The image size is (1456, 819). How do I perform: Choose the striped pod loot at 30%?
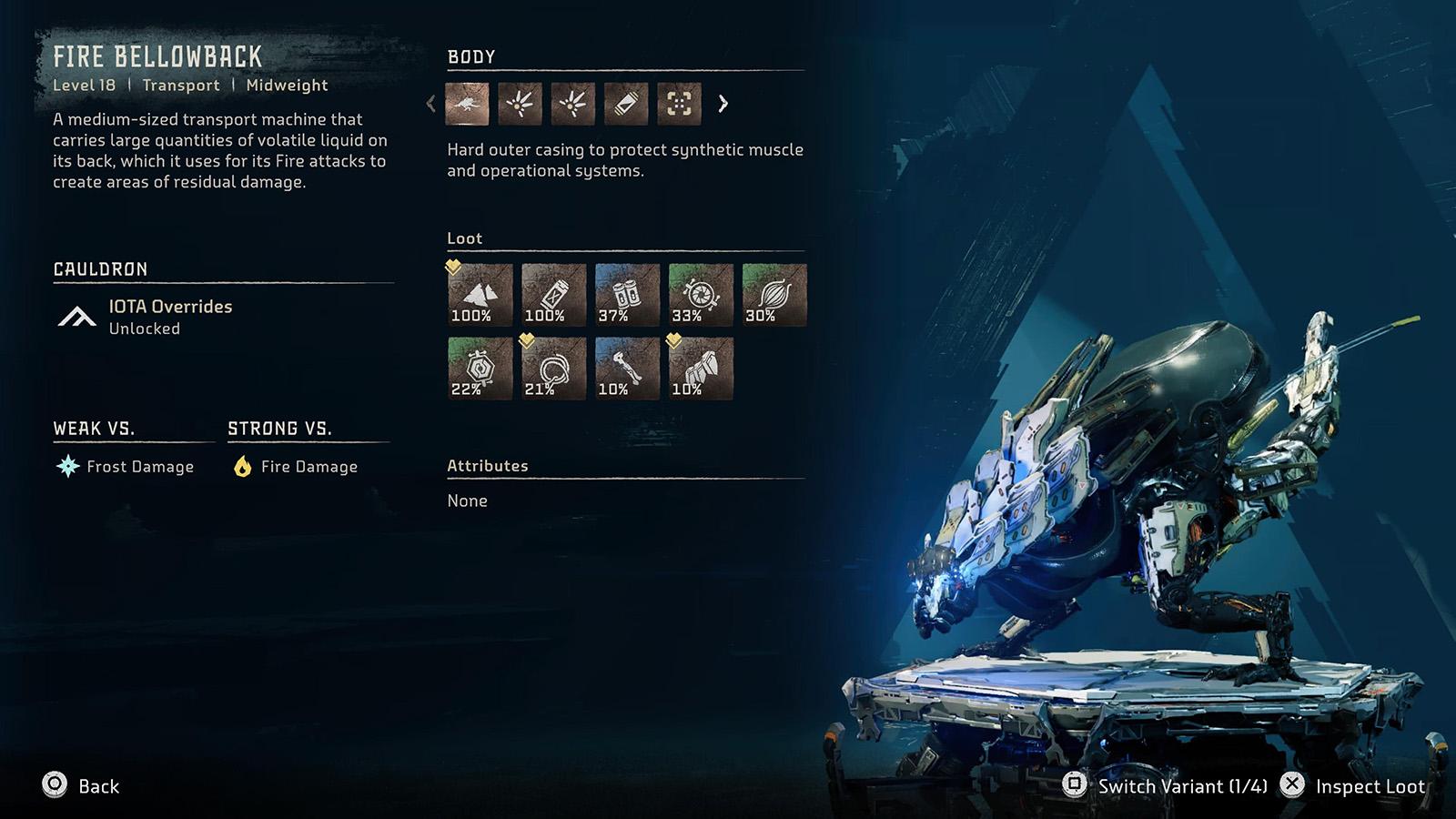[774, 295]
